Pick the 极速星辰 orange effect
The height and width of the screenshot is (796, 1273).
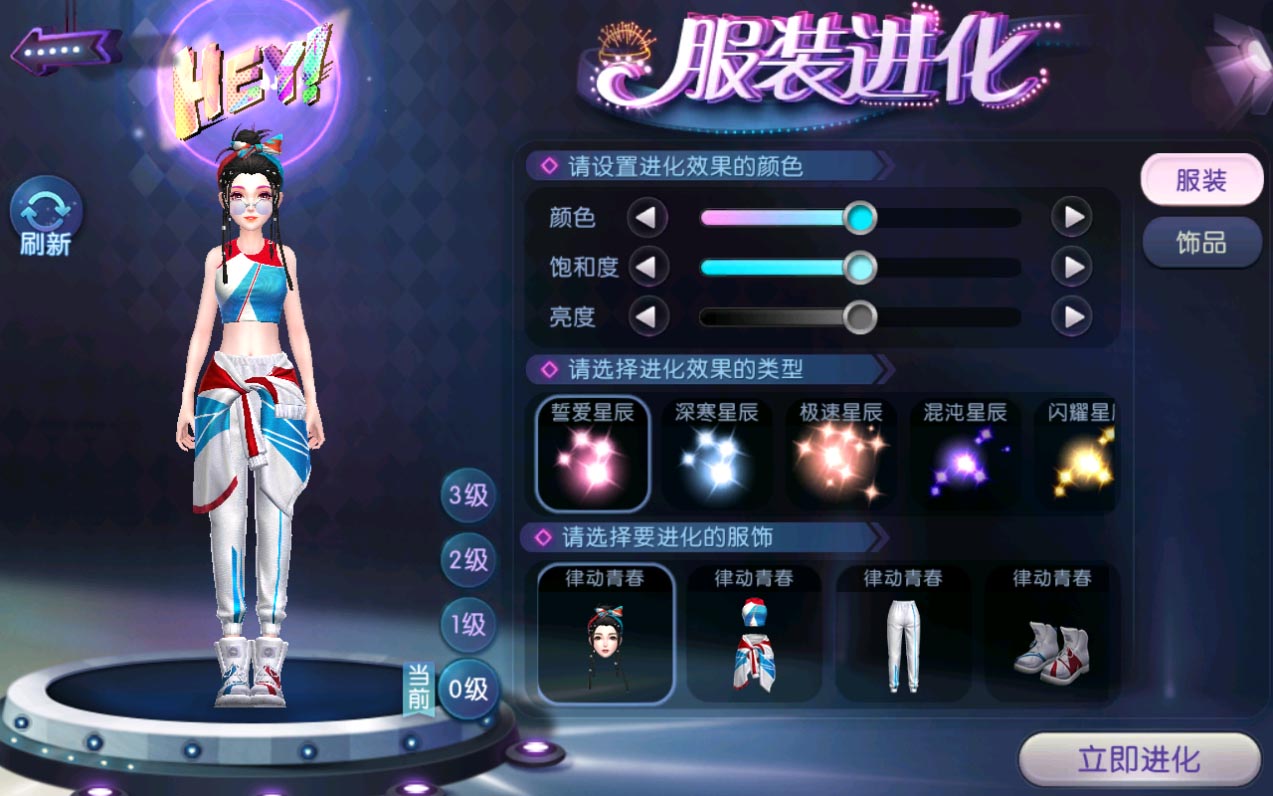tap(840, 453)
